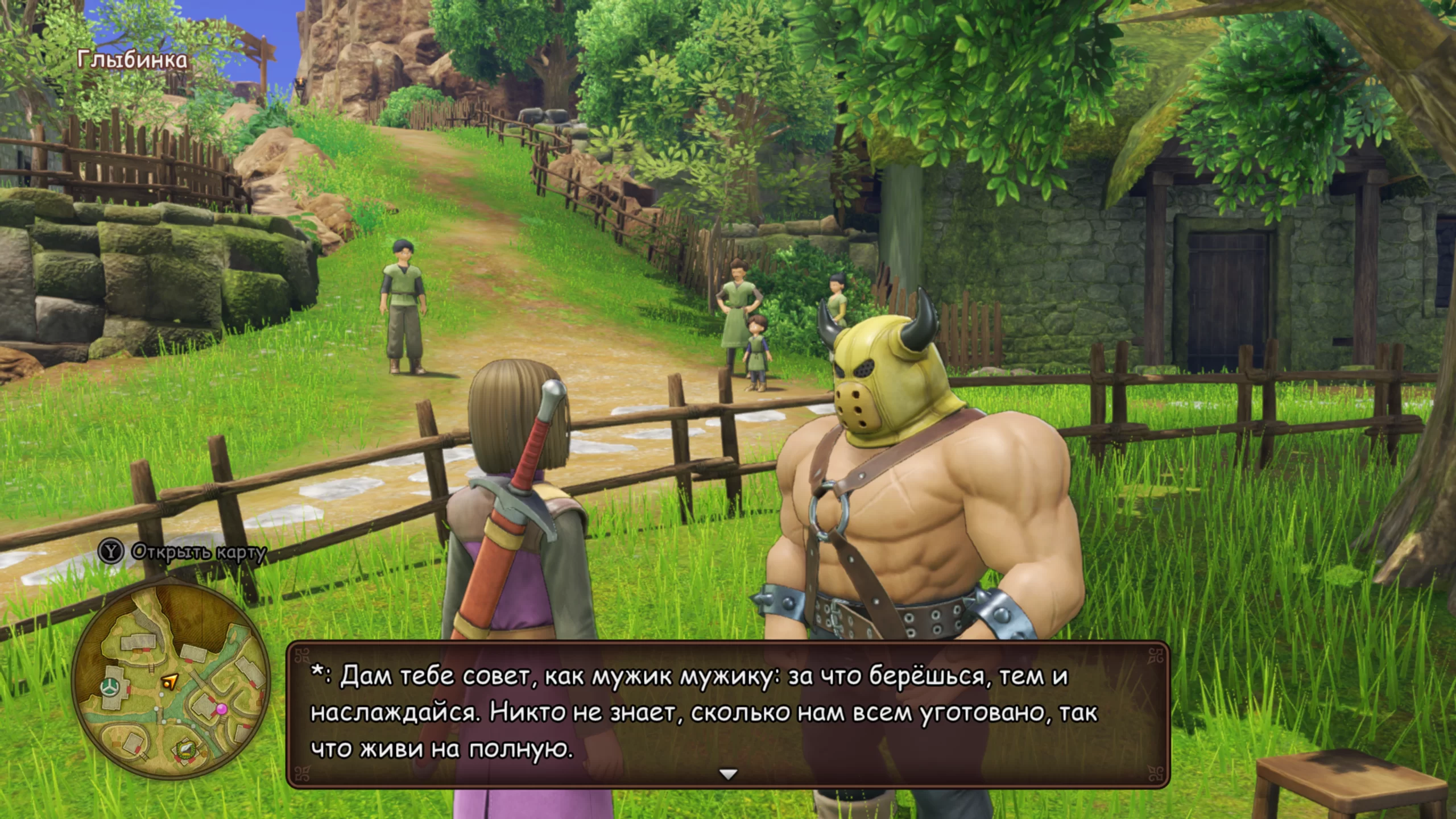This screenshot has width=1456, height=819.
Task: Click the orange player arrow on the minimap
Action: (x=169, y=681)
